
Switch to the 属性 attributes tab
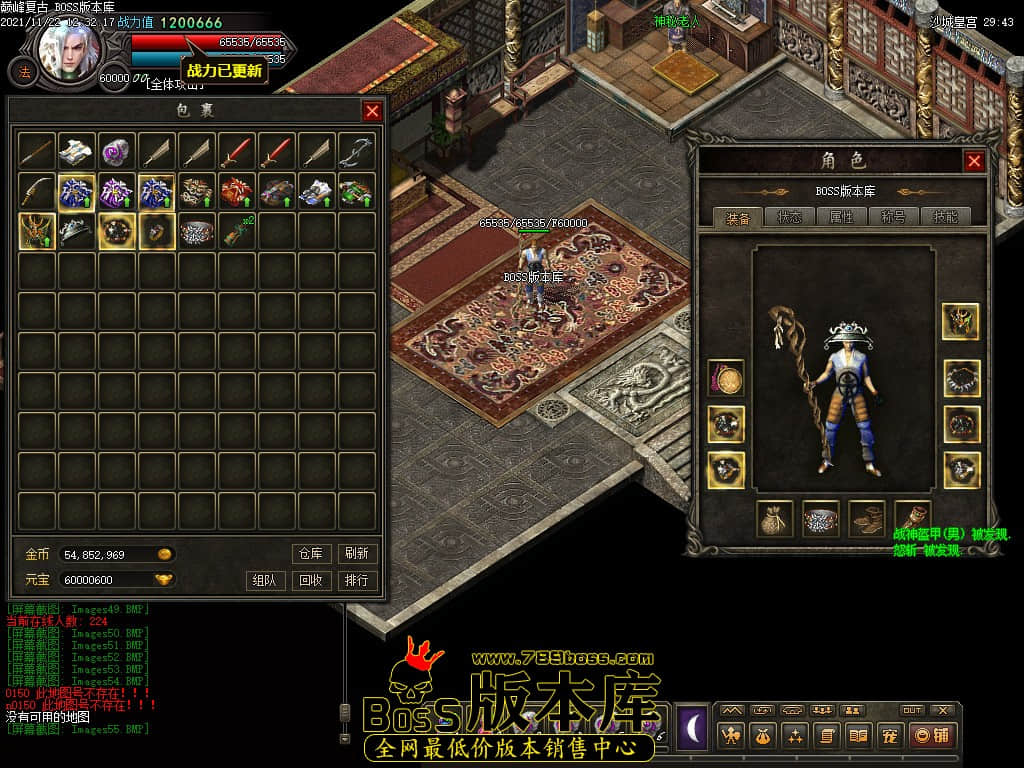click(842, 217)
